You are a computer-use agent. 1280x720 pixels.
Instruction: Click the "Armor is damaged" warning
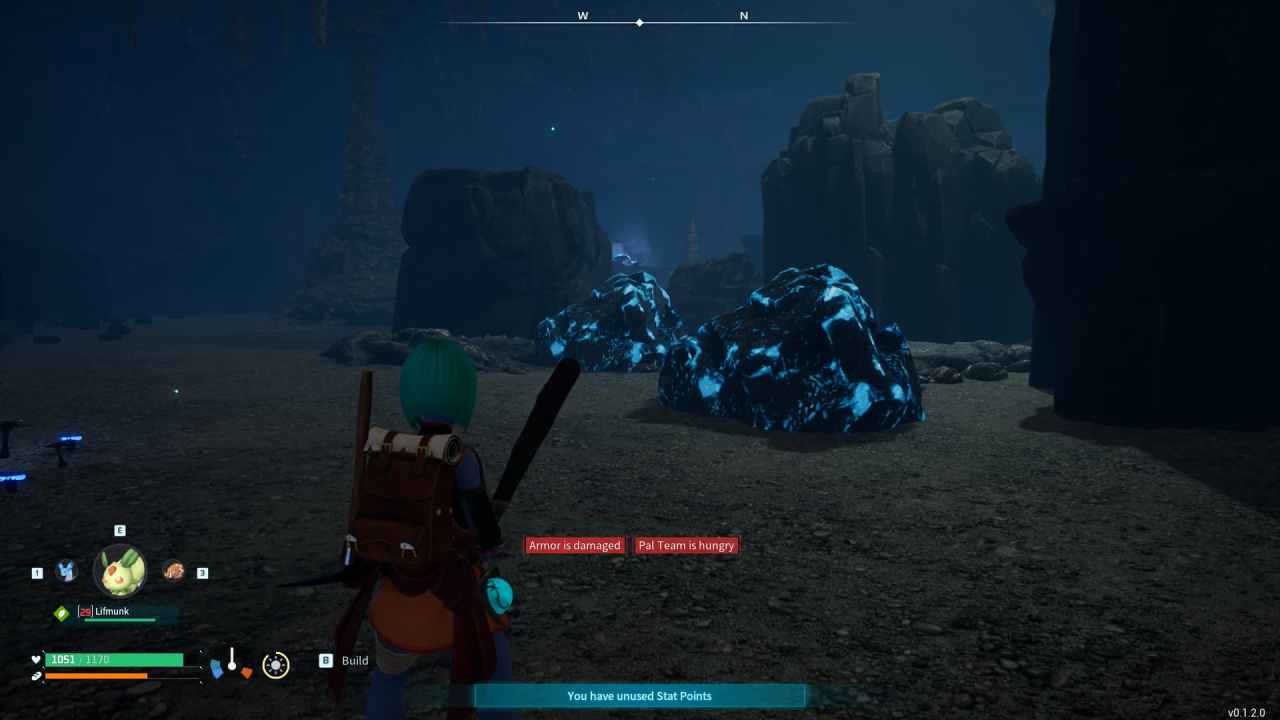click(575, 545)
